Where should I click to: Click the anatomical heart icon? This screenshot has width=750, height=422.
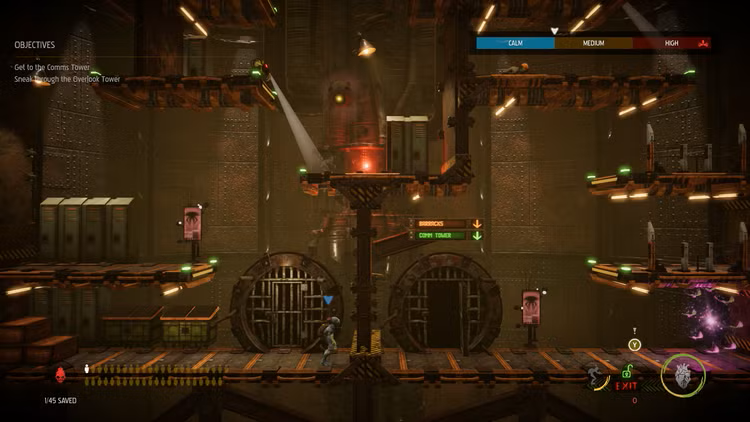[683, 375]
